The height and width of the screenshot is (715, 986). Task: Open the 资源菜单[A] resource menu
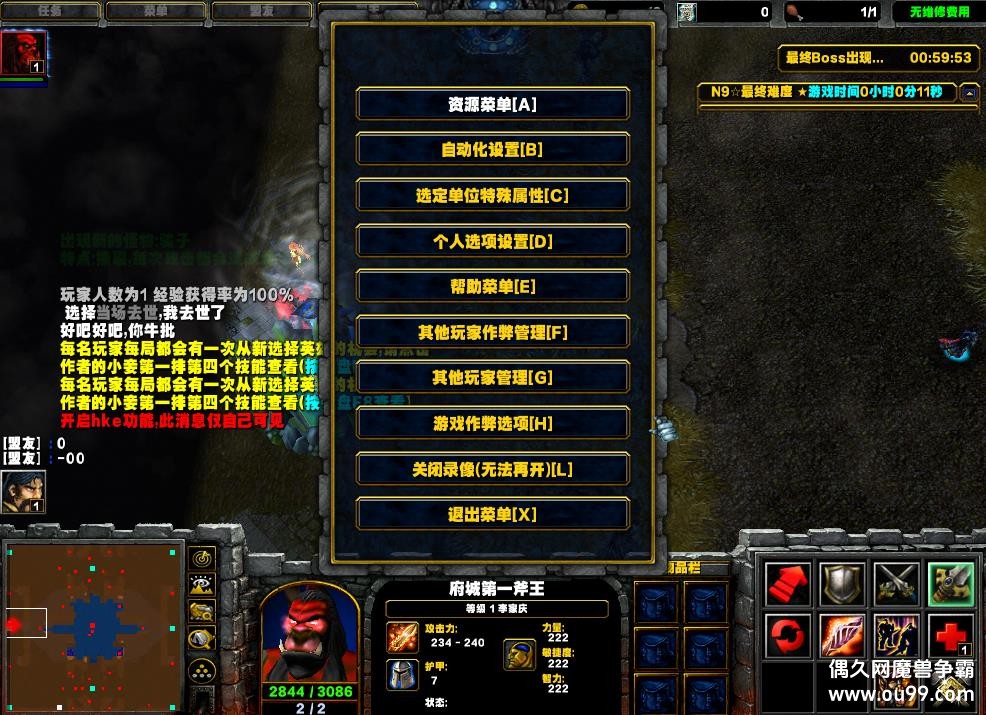pyautogui.click(x=492, y=104)
